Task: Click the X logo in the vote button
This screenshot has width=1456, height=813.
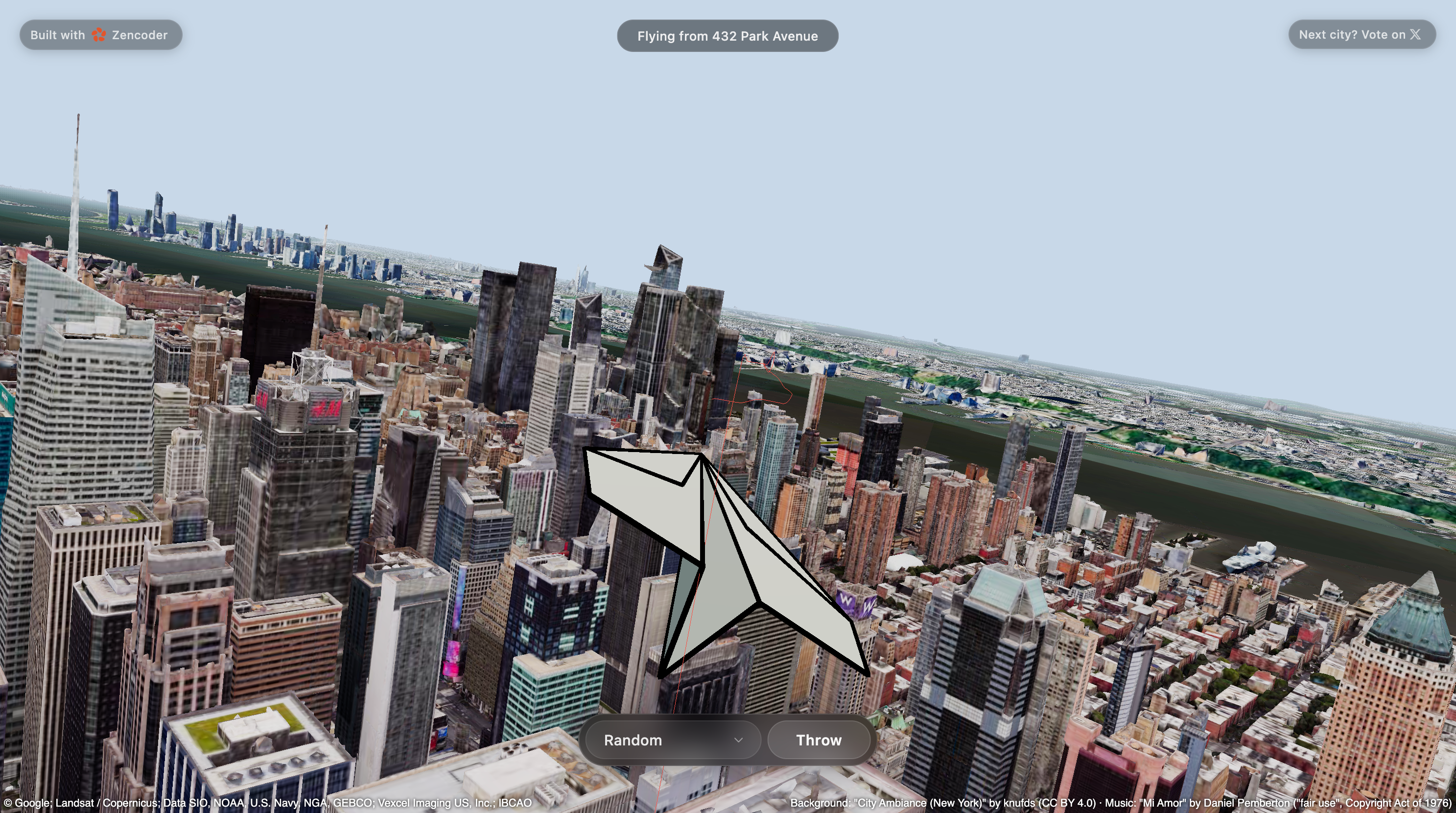Action: [1415, 34]
